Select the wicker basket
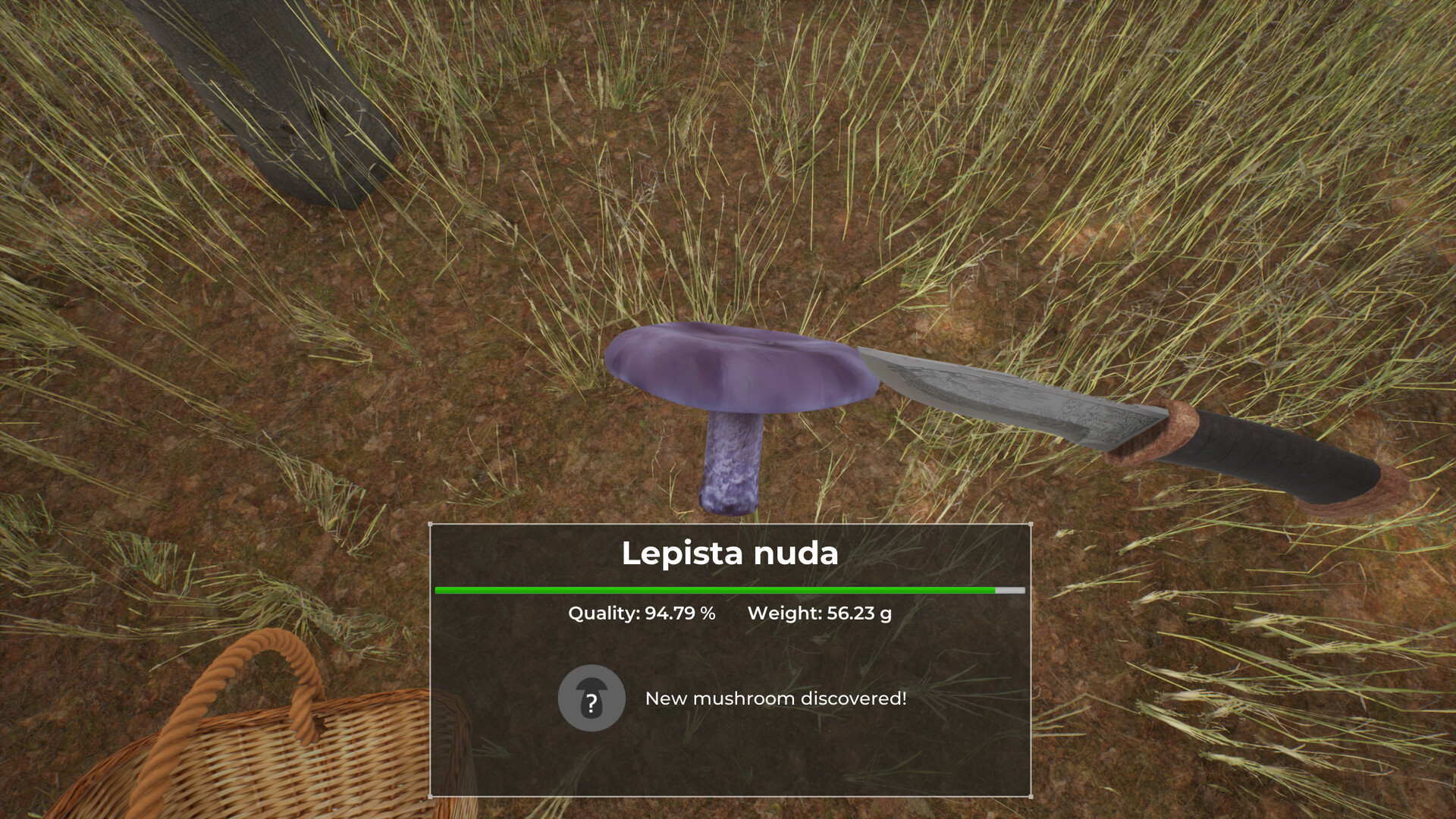This screenshot has width=1456, height=819. click(x=288, y=751)
